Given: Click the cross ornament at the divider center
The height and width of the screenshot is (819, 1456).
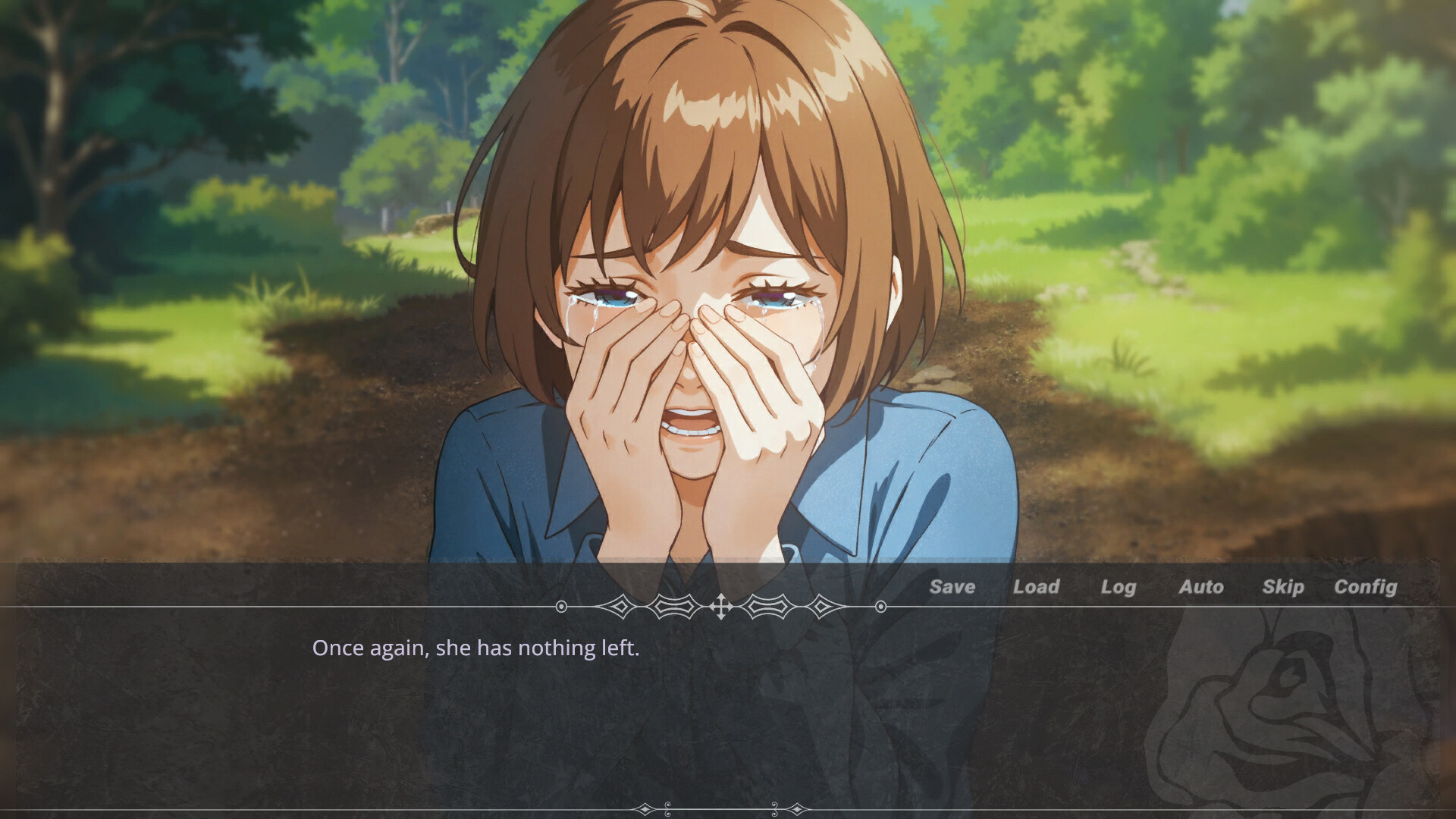Looking at the screenshot, I should [722, 607].
